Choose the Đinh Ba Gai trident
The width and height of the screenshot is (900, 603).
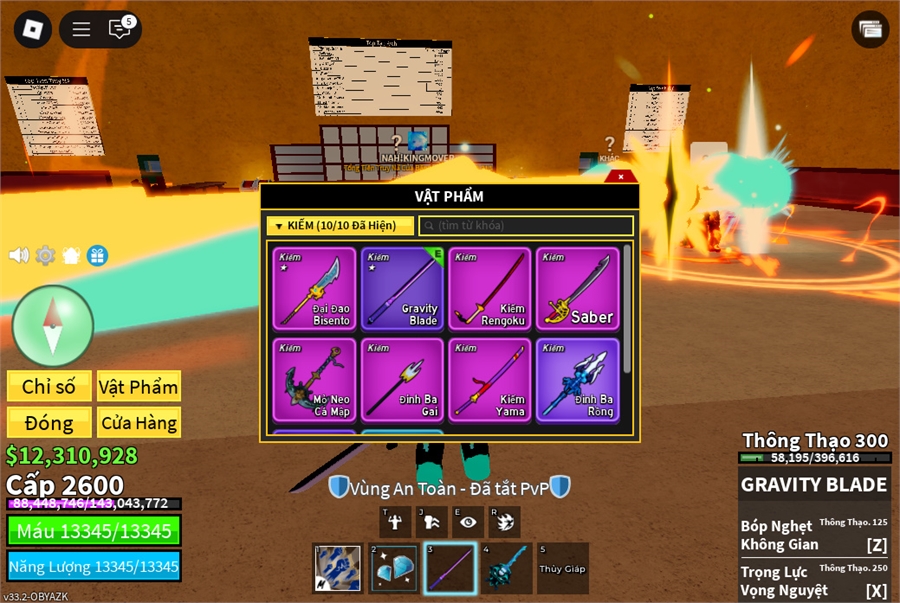pyautogui.click(x=402, y=379)
